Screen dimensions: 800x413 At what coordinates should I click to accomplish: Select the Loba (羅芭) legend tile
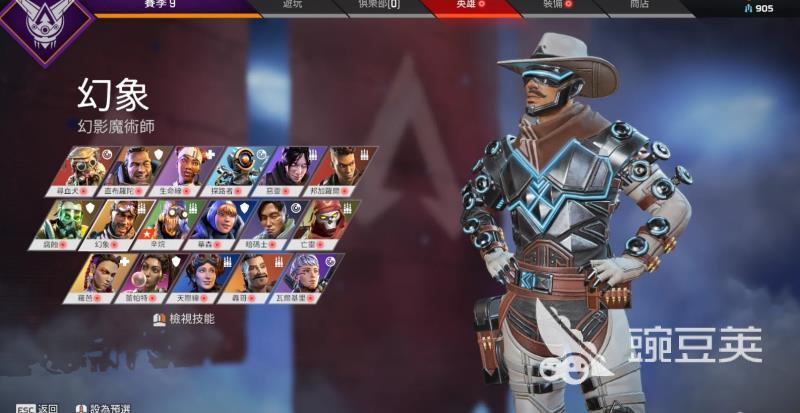point(102,276)
